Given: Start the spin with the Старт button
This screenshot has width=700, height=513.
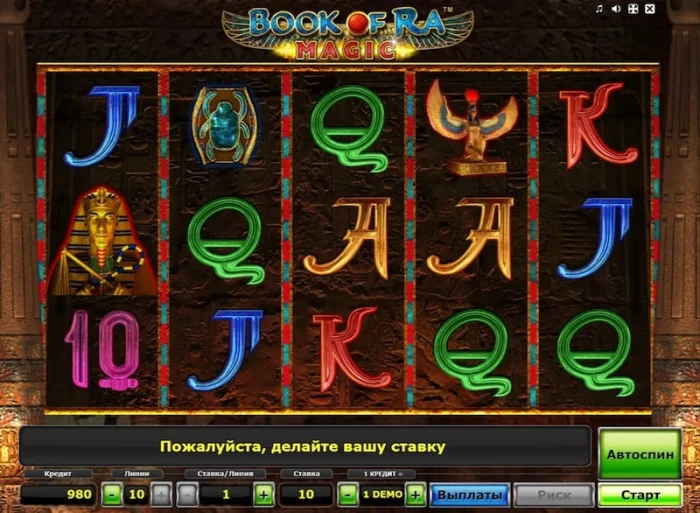Looking at the screenshot, I should coord(639,495).
